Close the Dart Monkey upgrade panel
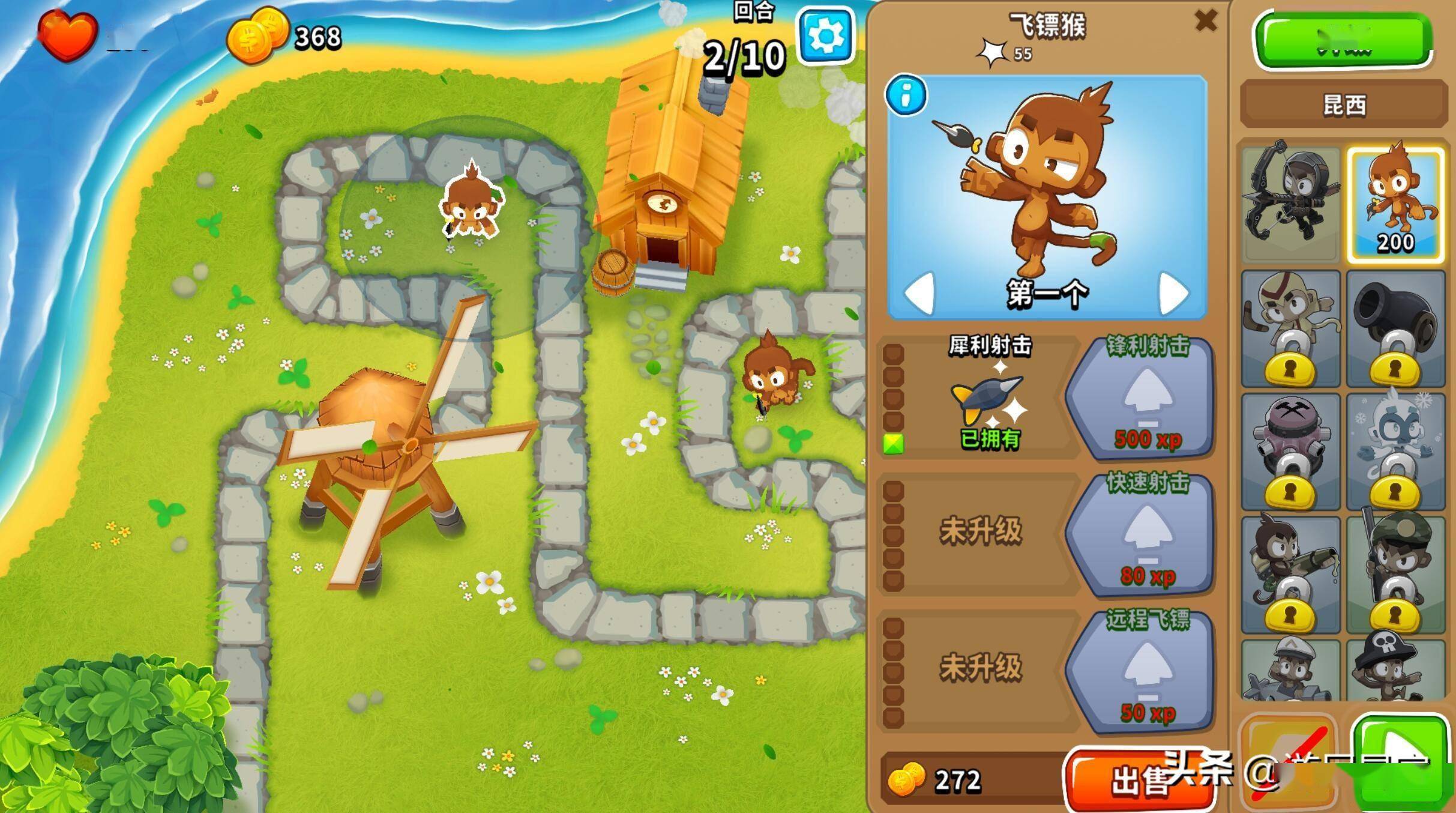 click(1206, 21)
